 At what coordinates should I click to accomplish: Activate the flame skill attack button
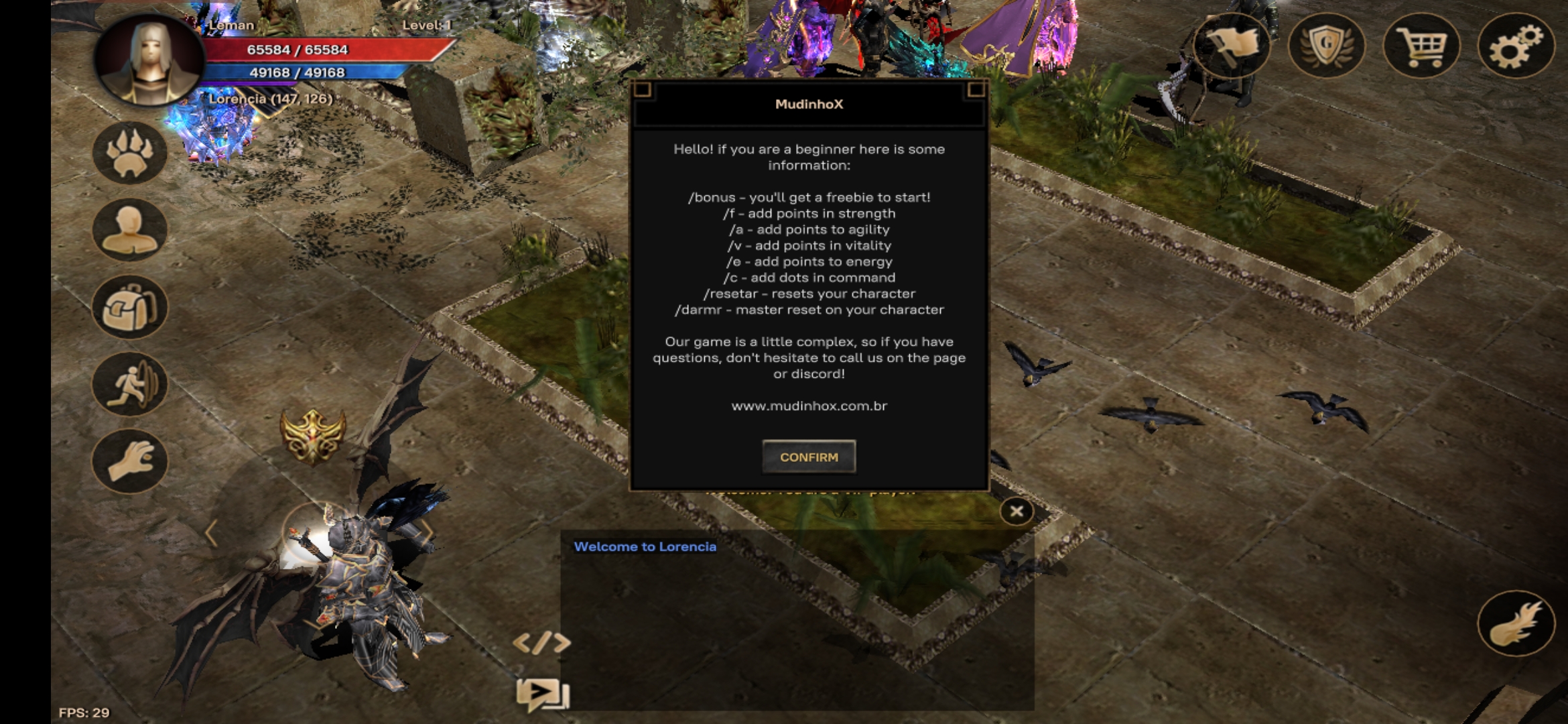(1516, 623)
